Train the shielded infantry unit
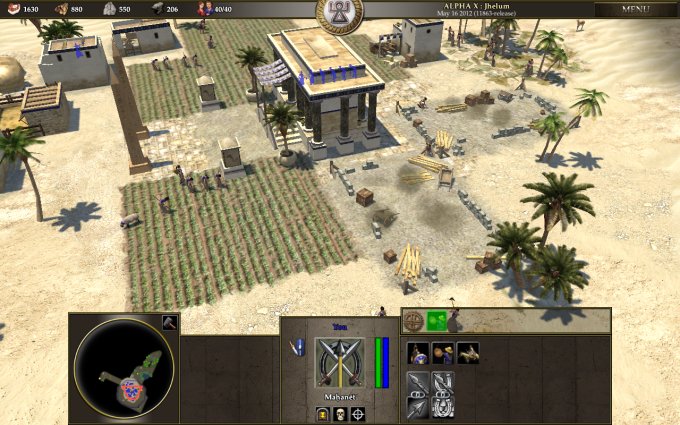680x425 pixels. (x=418, y=353)
